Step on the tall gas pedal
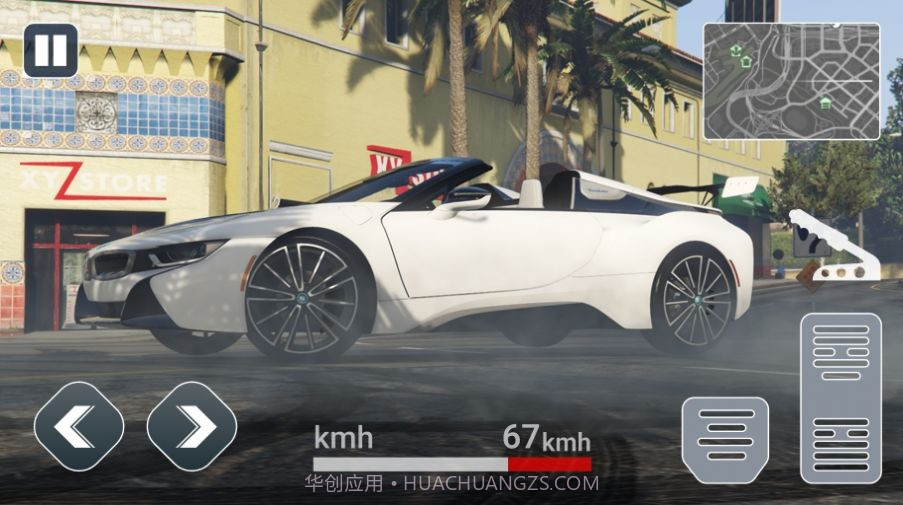This screenshot has height=505, width=903. 841,398
